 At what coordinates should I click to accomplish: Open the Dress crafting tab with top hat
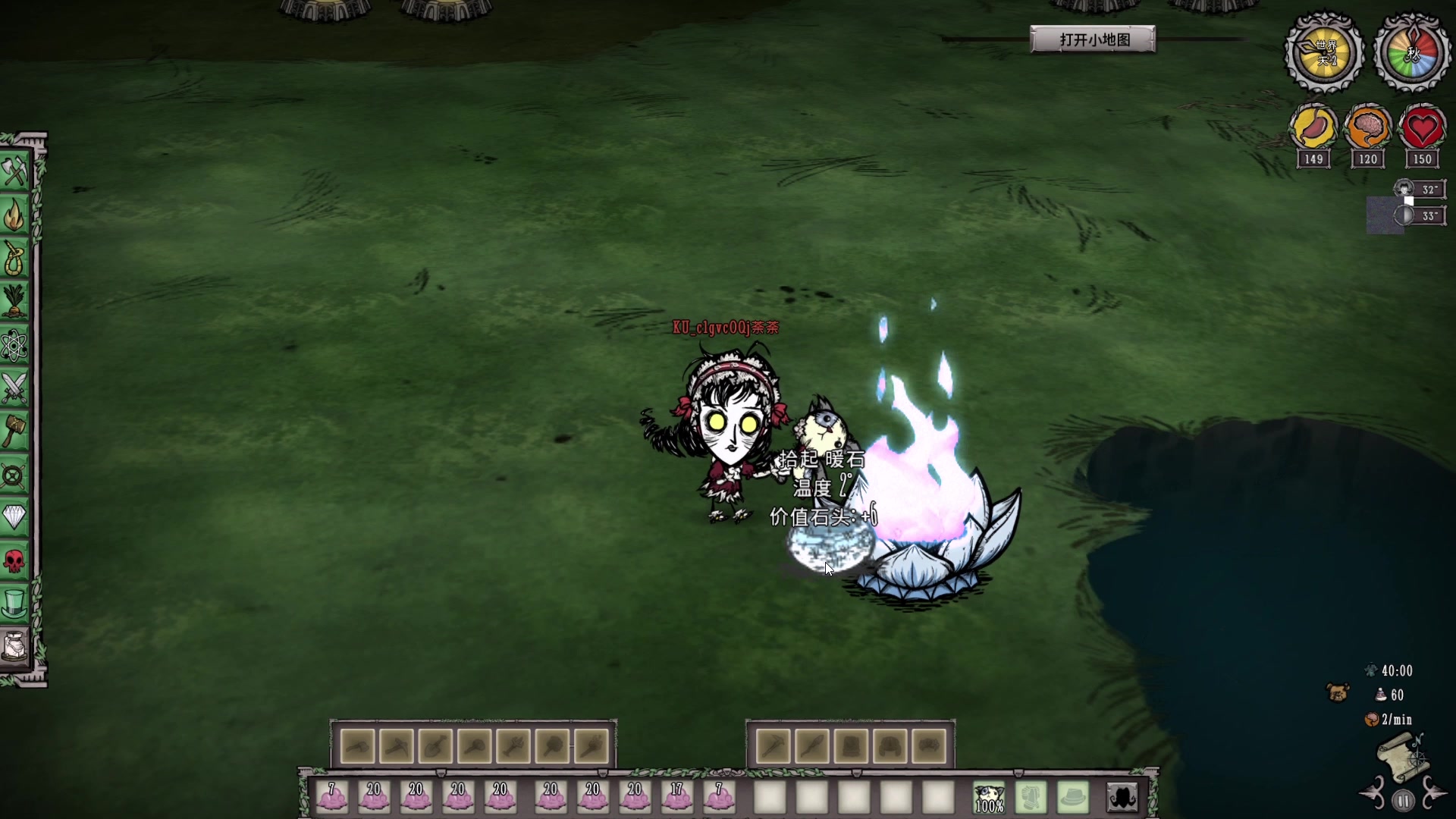coord(15,604)
